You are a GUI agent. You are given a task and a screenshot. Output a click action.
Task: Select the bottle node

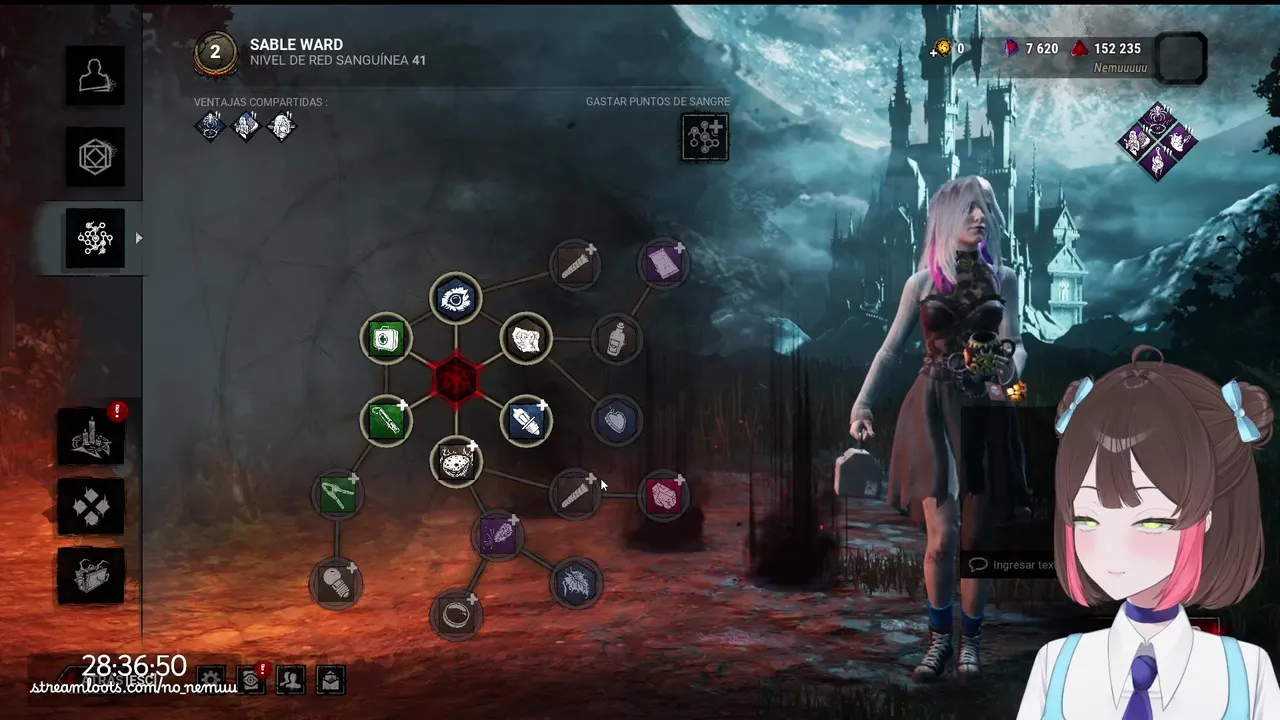(x=616, y=339)
